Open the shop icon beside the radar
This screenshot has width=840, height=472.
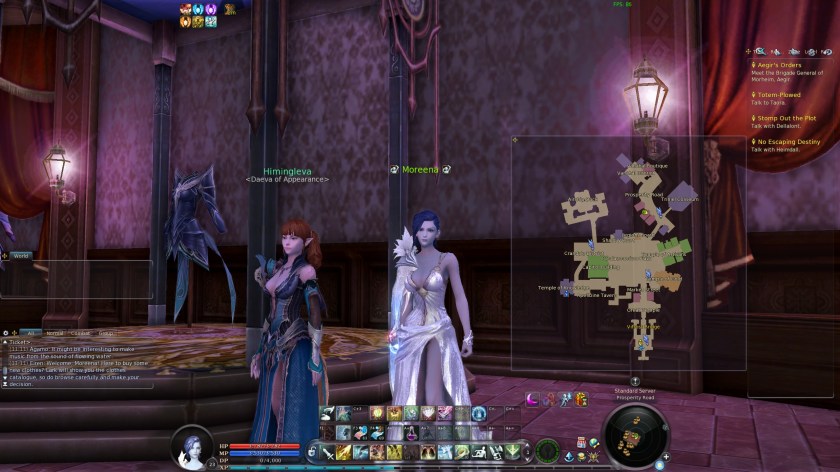coord(581,442)
